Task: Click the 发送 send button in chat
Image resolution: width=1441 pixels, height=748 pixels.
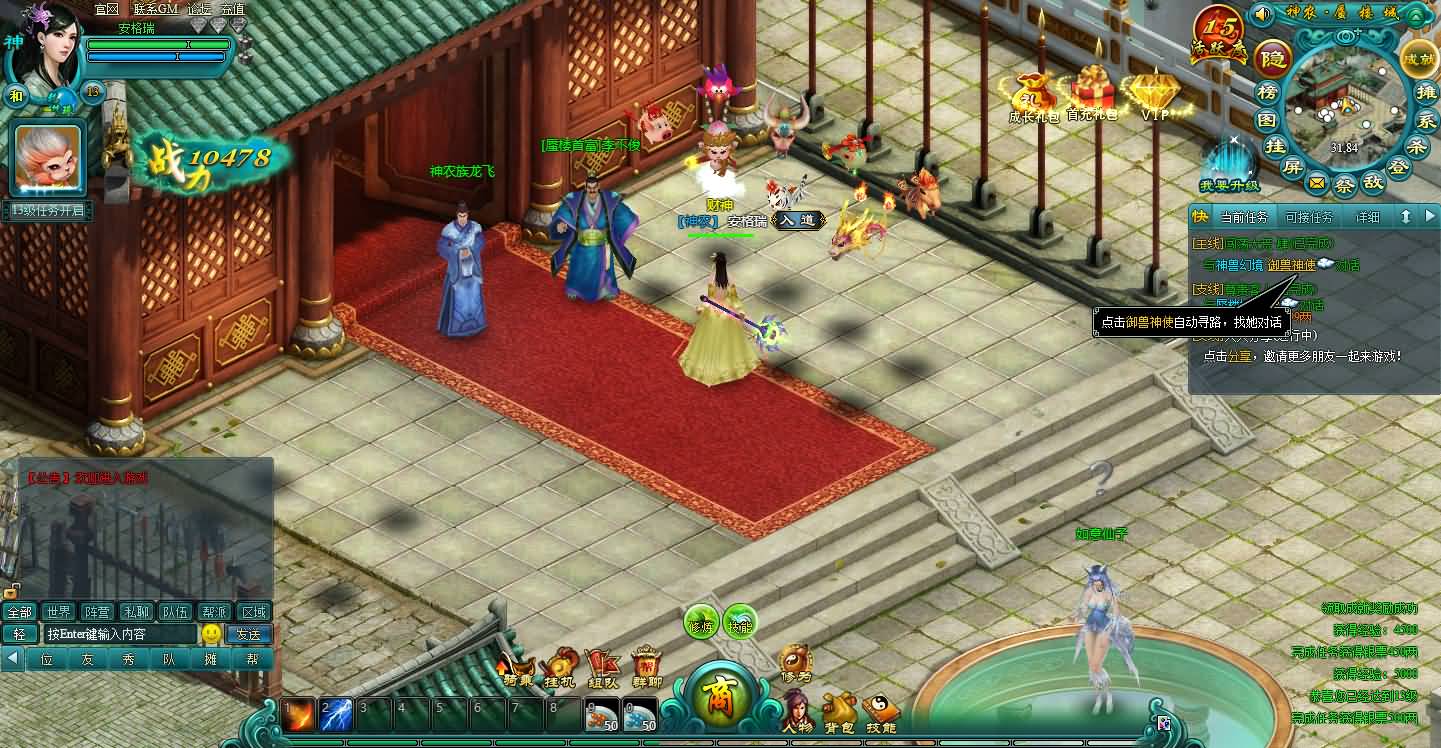Action: click(x=249, y=634)
